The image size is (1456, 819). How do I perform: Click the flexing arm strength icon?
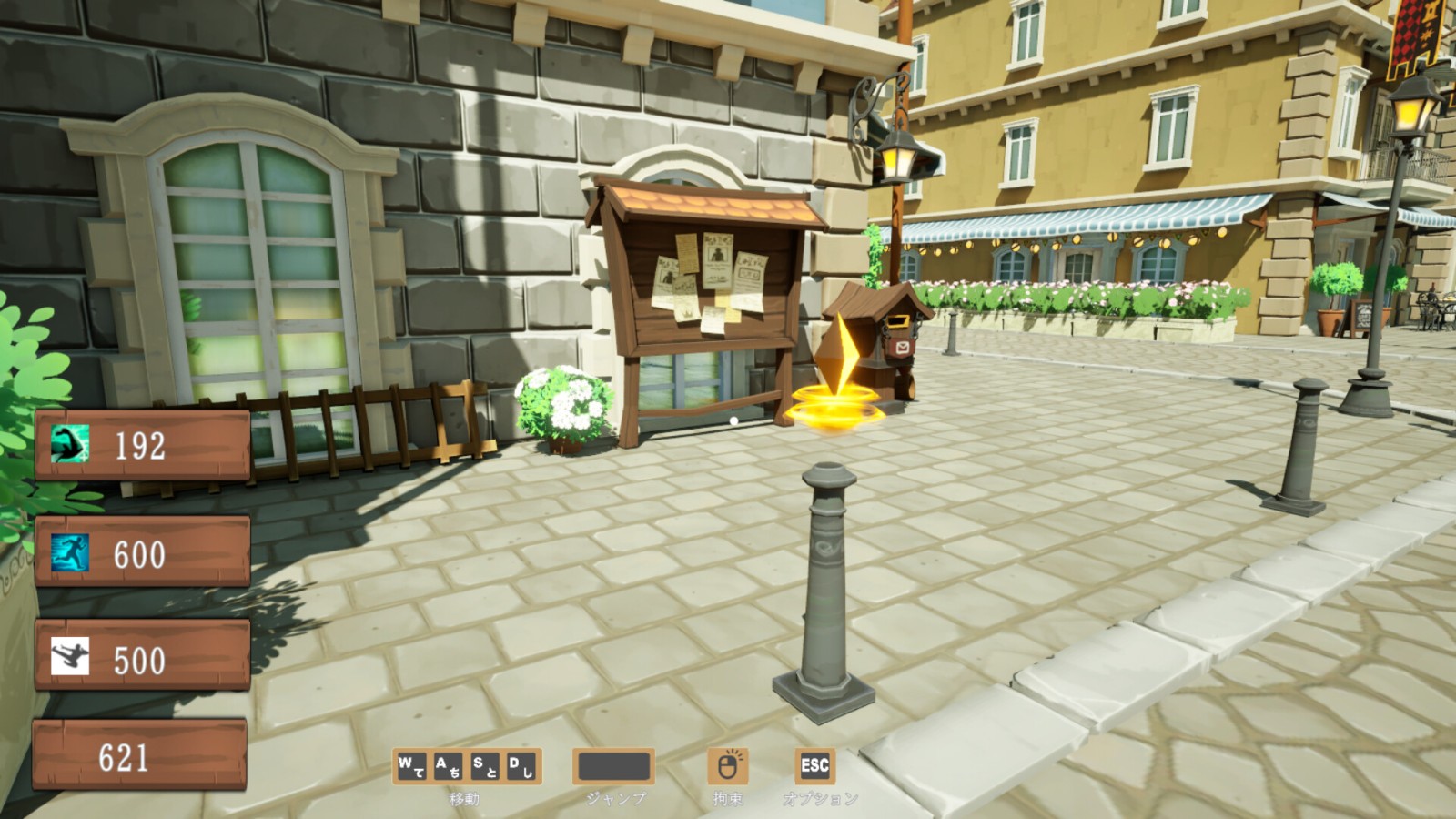pos(70,445)
